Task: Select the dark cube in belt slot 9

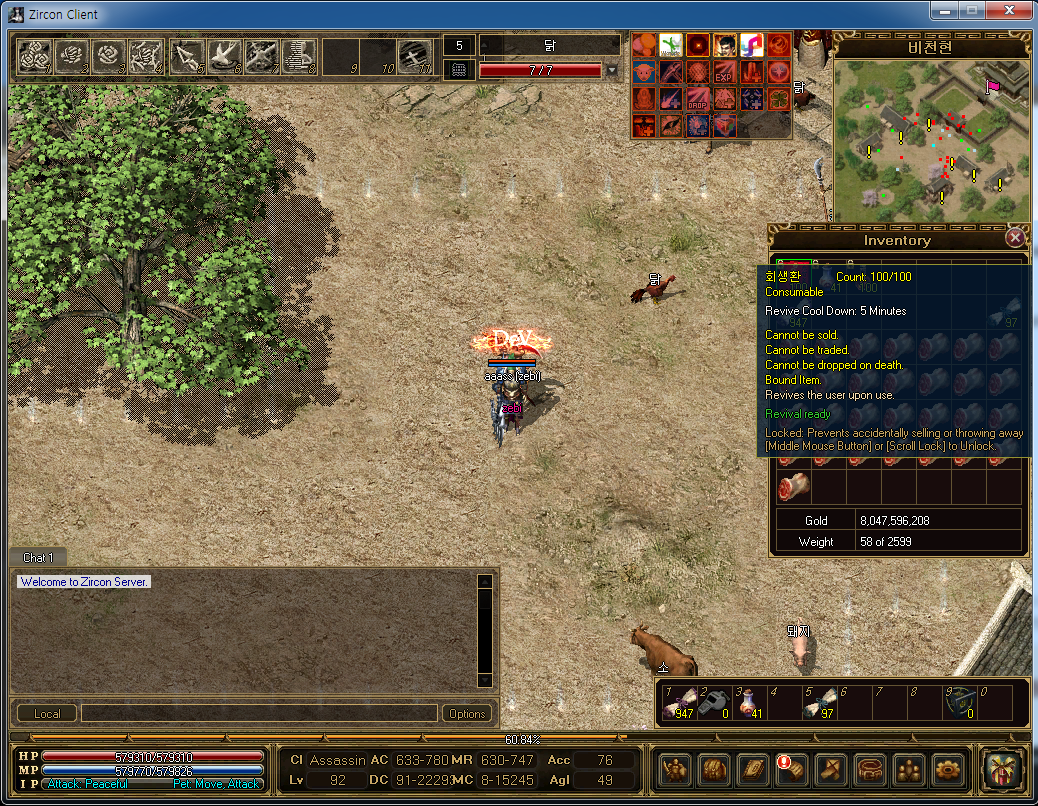Action: point(958,704)
